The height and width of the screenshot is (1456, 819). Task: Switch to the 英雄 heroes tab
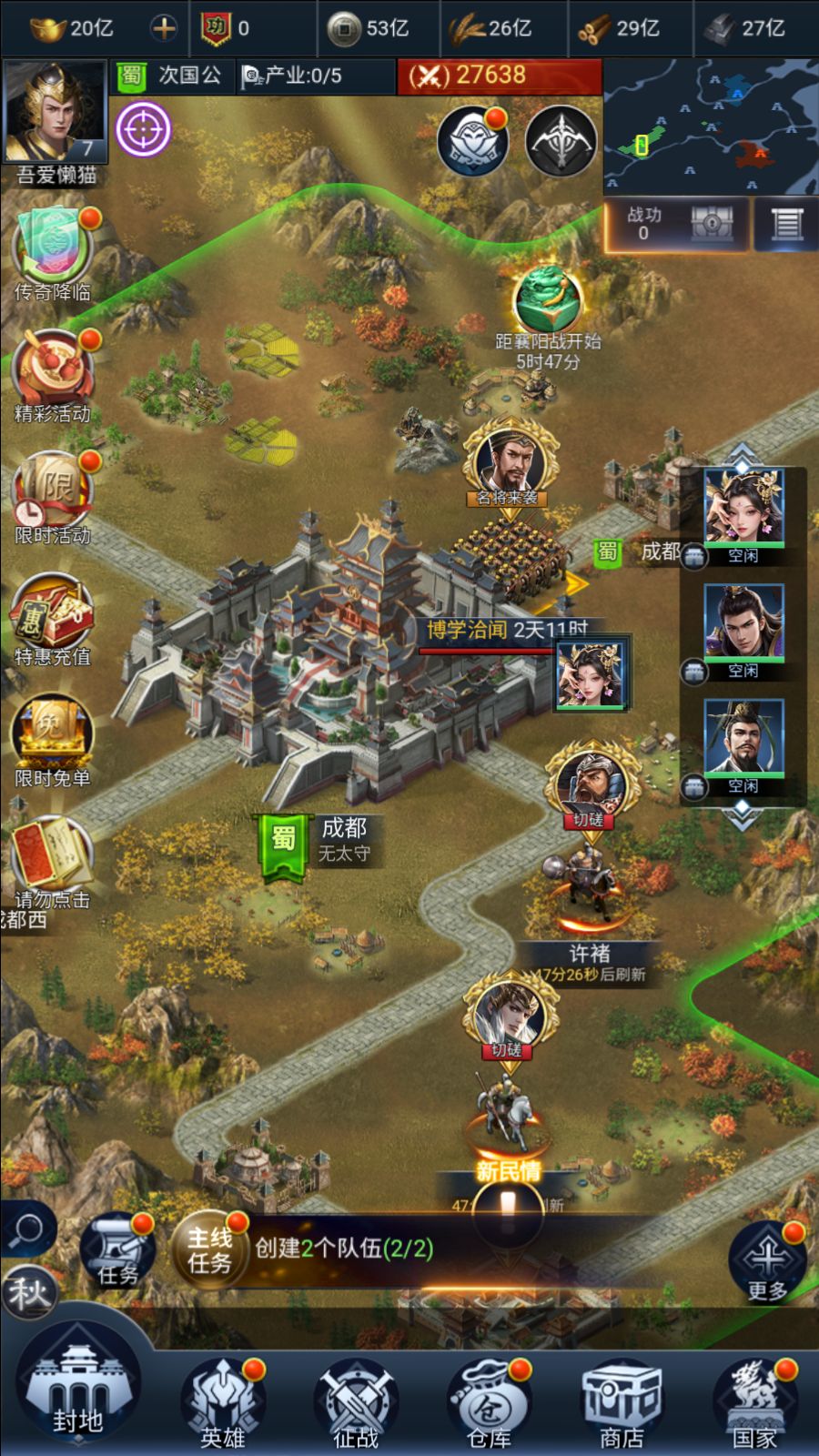223,1401
